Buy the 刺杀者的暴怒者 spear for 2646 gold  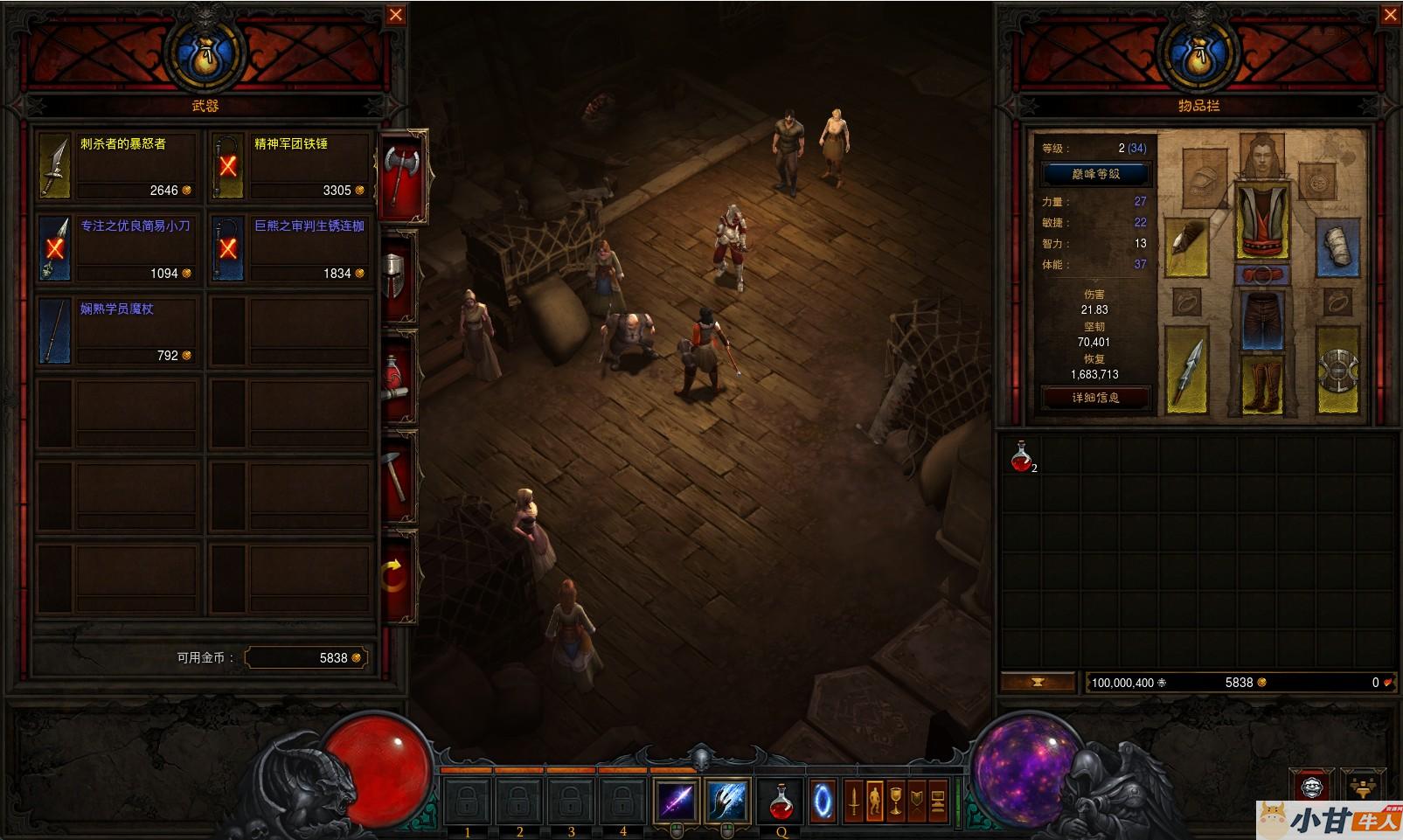point(118,165)
